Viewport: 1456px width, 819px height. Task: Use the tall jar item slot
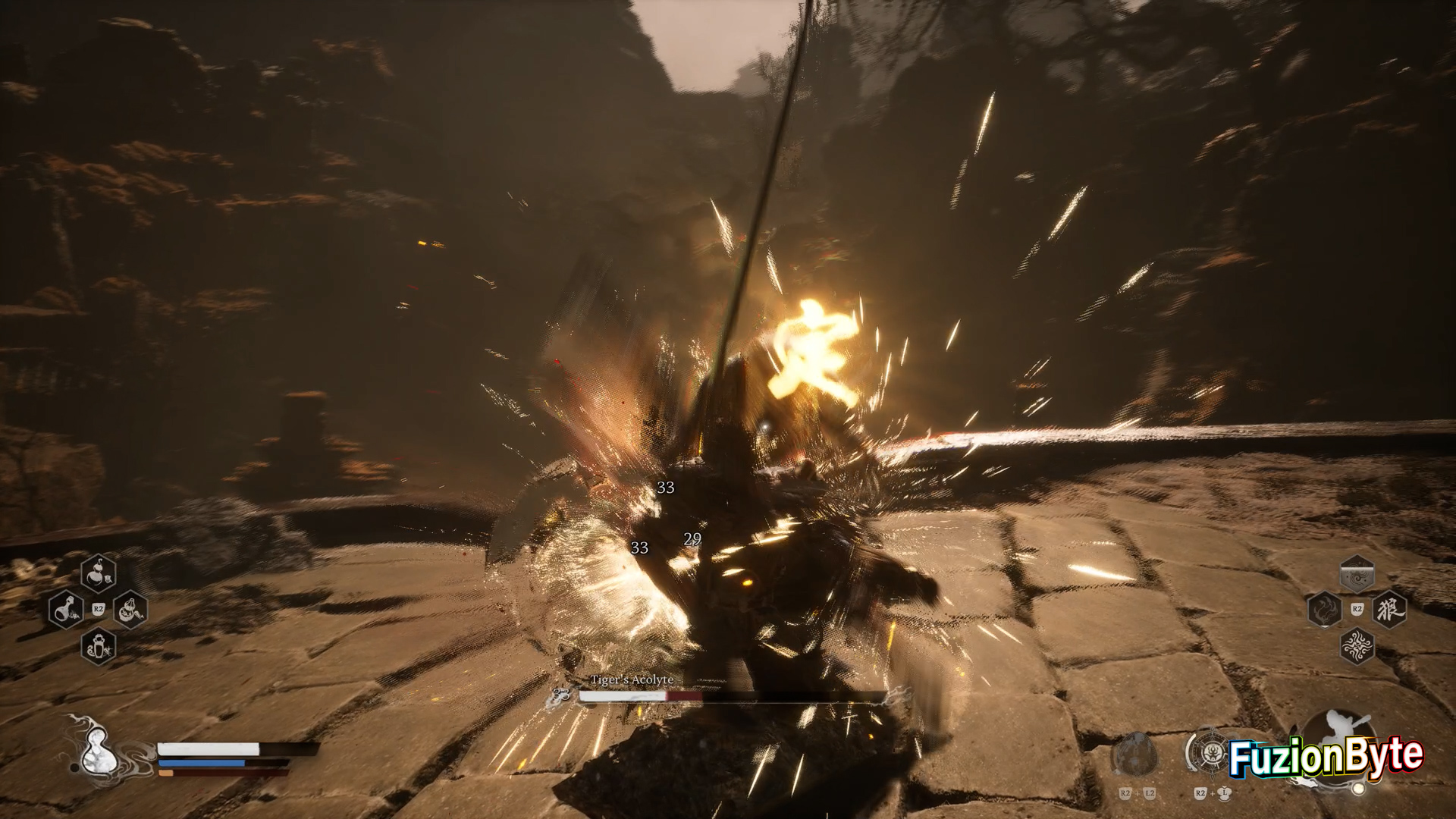(99, 646)
